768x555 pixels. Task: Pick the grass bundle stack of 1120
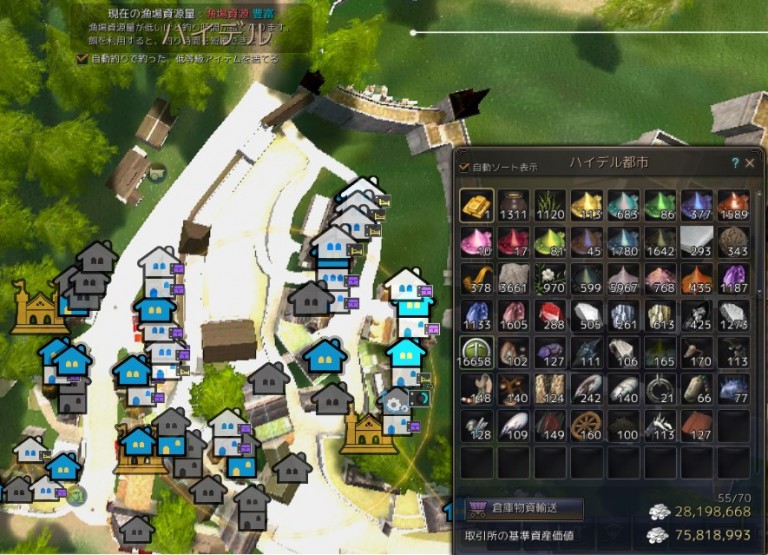pos(550,205)
